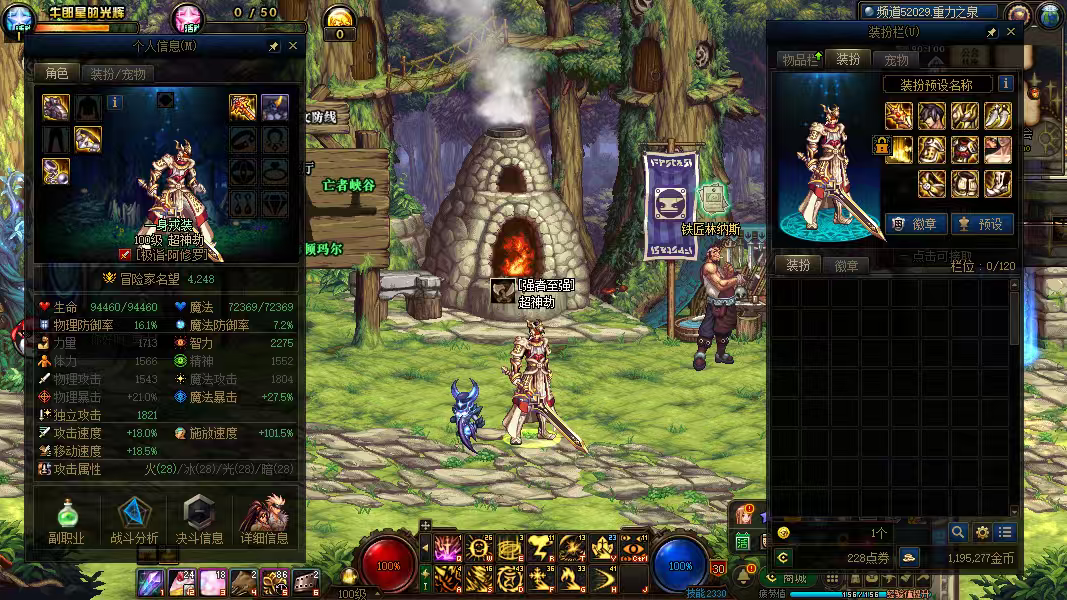Open 详细信息 detailed info
Viewport: 1067px width, 600px height.
click(x=265, y=520)
